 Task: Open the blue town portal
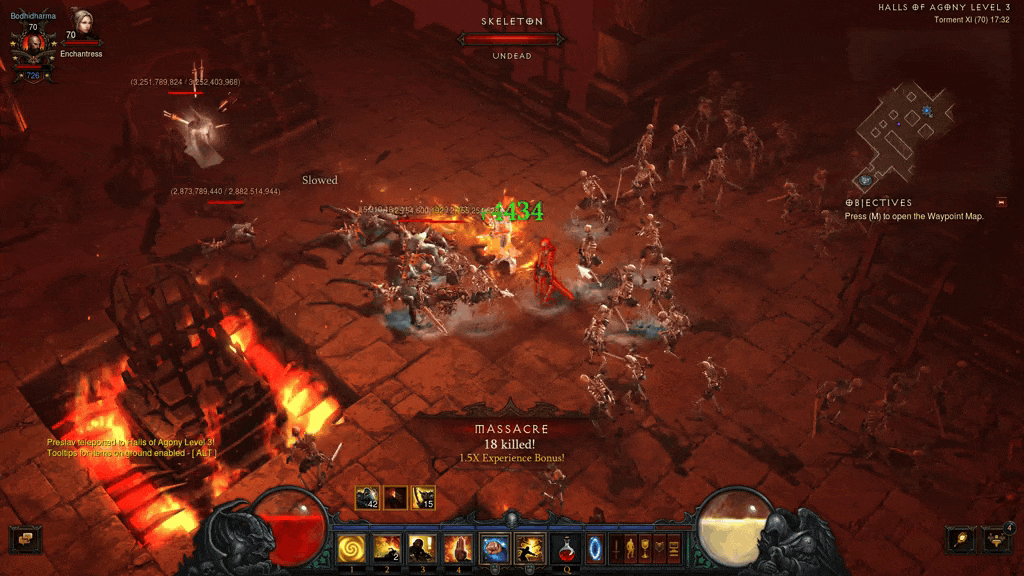[x=595, y=548]
